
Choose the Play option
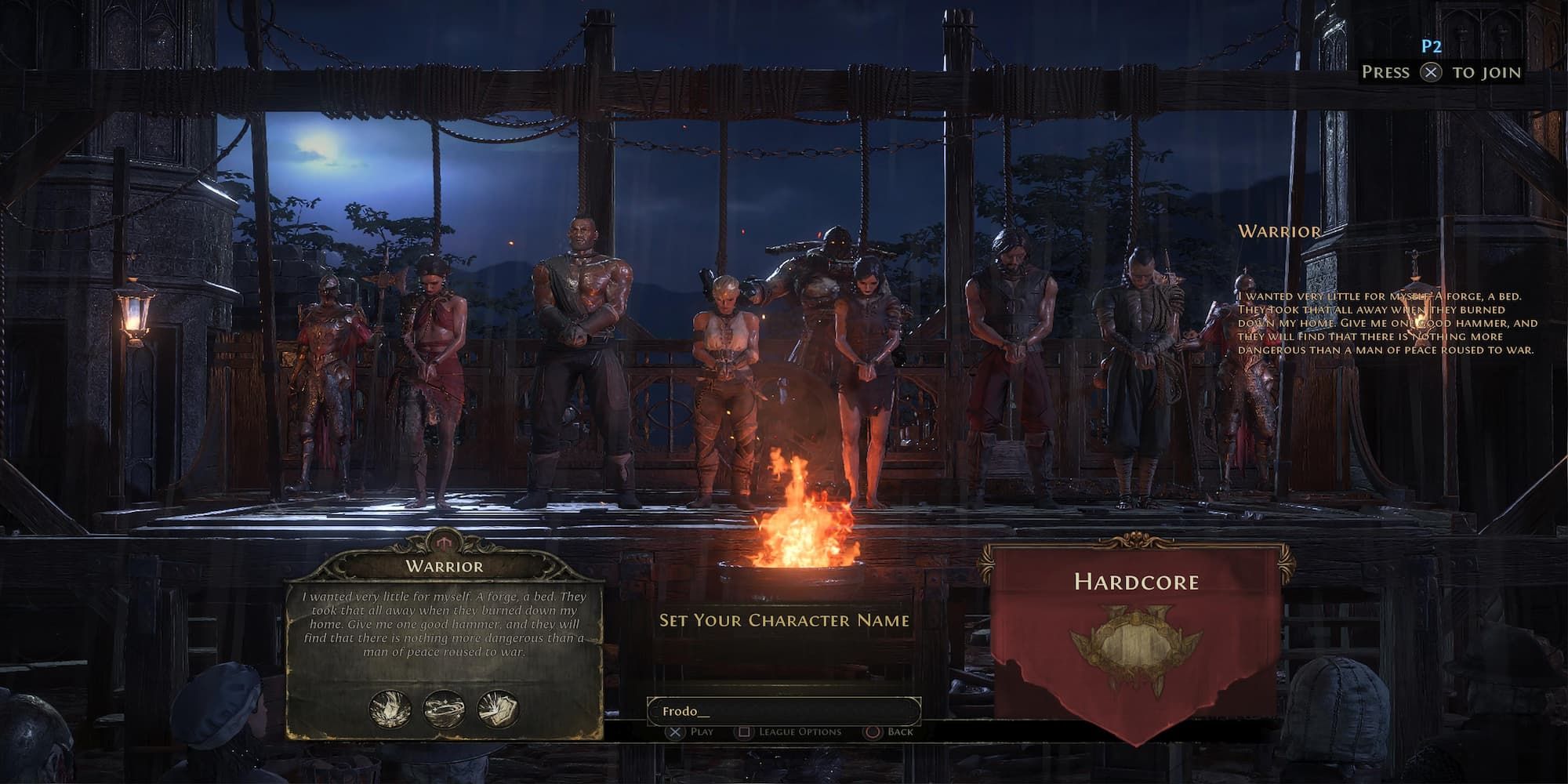(691, 732)
